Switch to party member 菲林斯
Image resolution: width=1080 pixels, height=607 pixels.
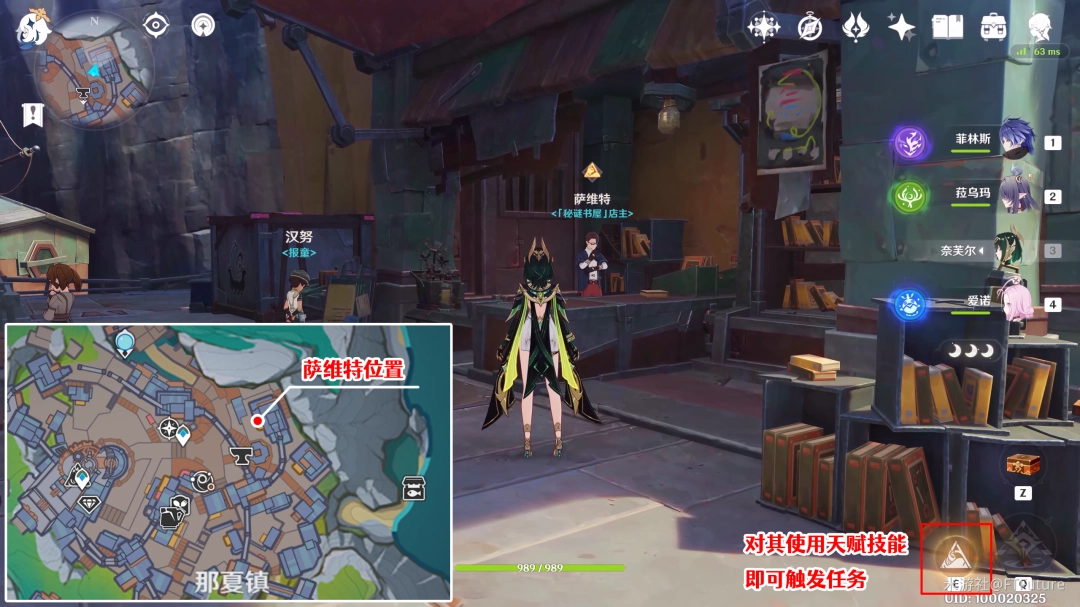tap(1015, 140)
